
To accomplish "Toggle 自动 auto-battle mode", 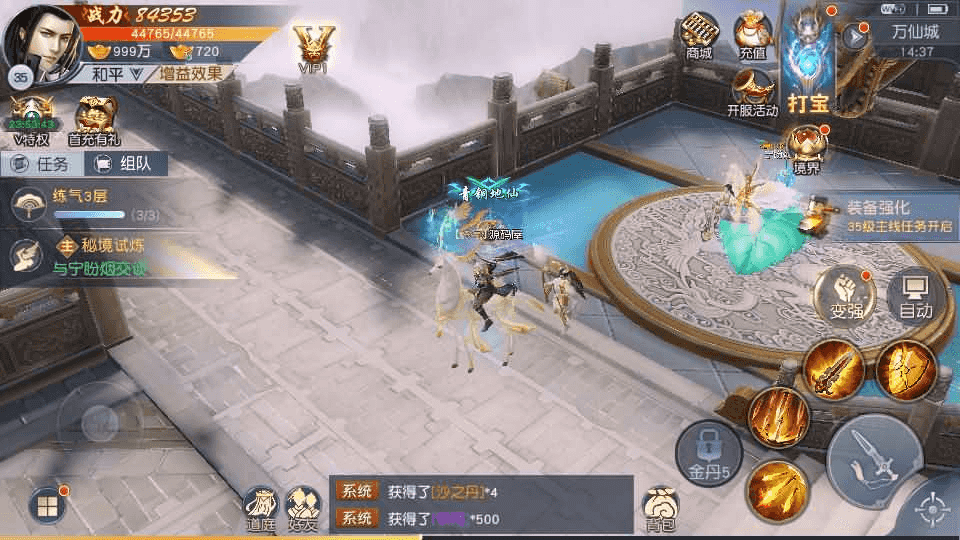I will click(915, 297).
